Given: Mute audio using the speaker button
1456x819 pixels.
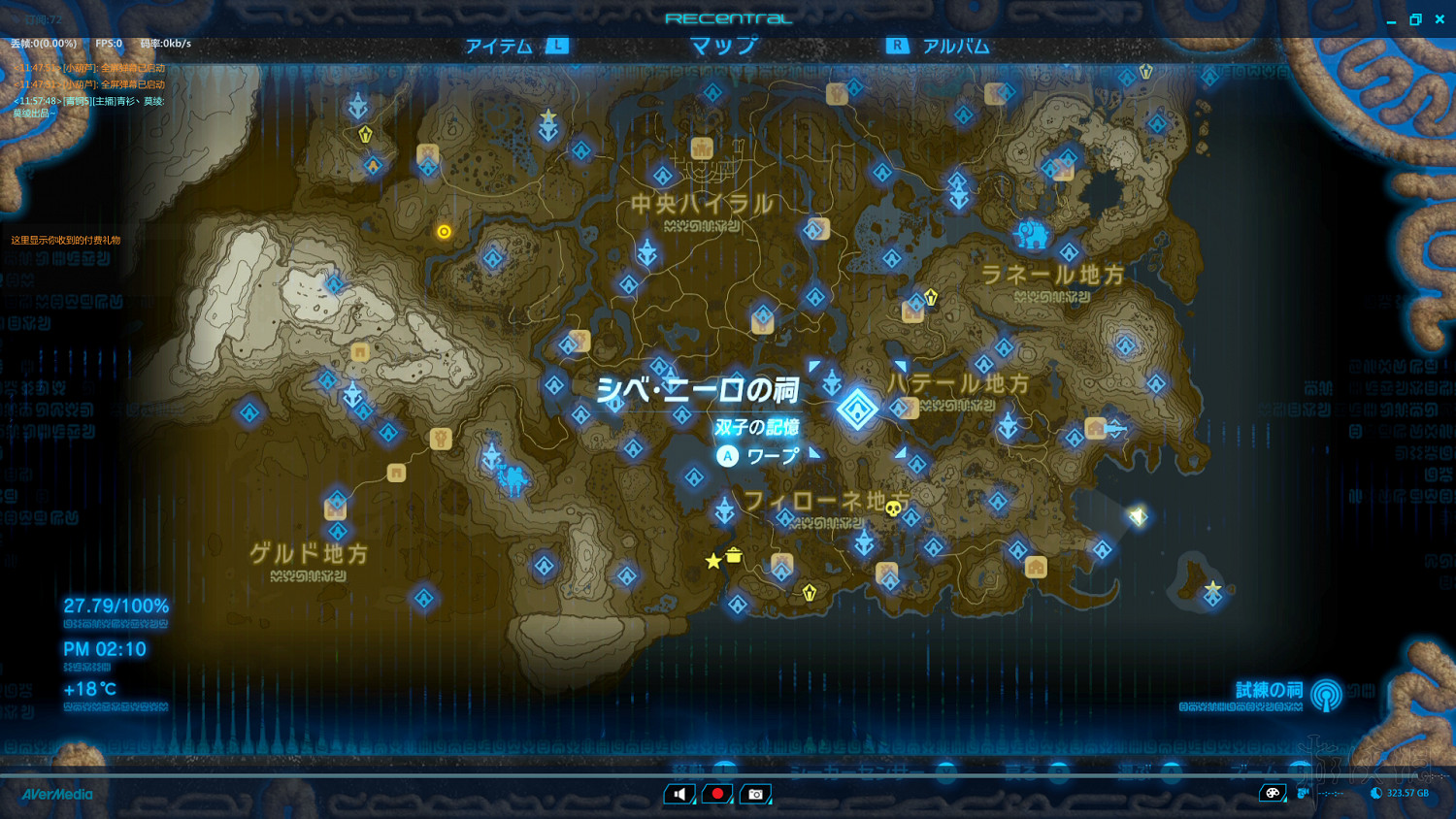Looking at the screenshot, I should pos(678,793).
